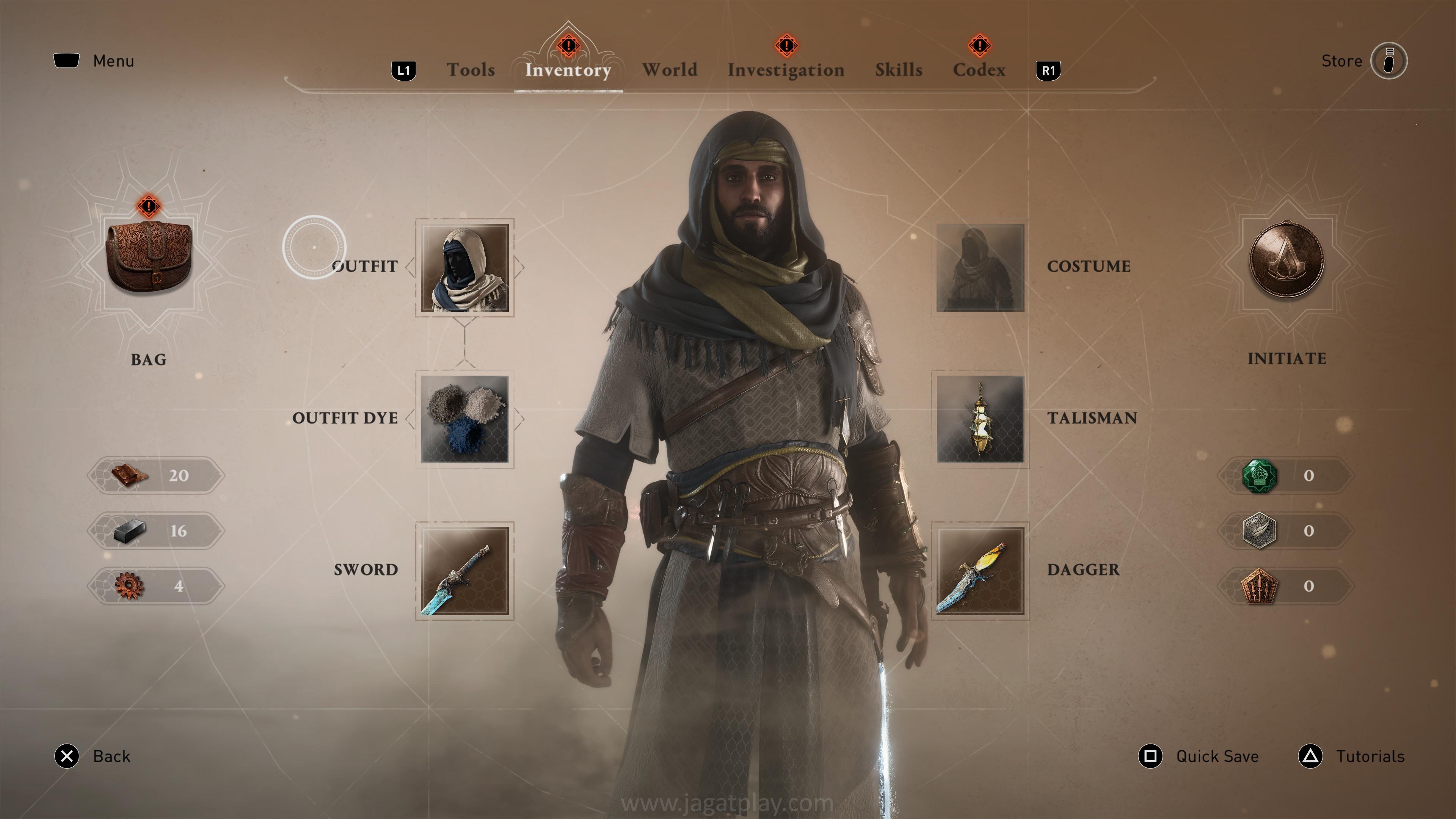The width and height of the screenshot is (1456, 819).
Task: Select the Sword weapon slot
Action: [464, 570]
